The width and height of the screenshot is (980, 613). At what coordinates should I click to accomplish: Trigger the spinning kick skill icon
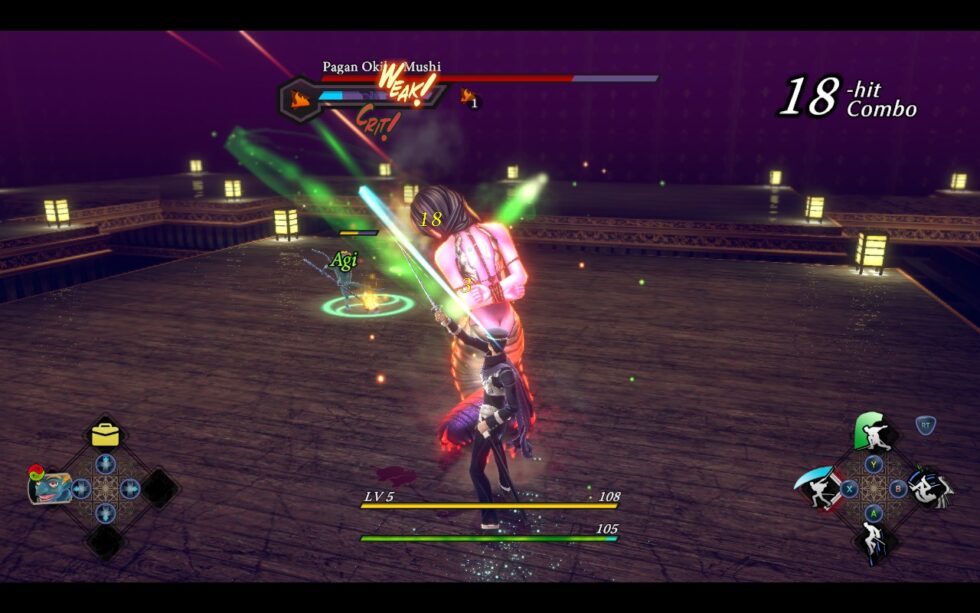pyautogui.click(x=929, y=487)
